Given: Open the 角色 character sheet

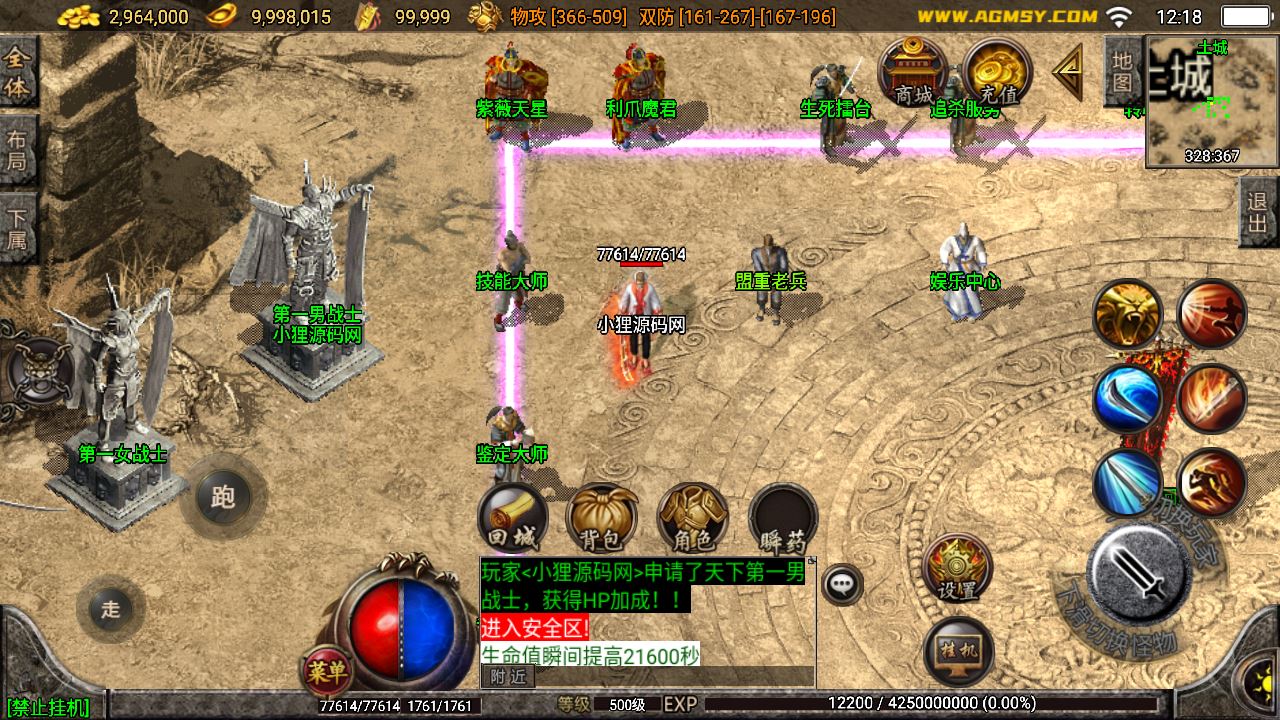Looking at the screenshot, I should coord(692,518).
